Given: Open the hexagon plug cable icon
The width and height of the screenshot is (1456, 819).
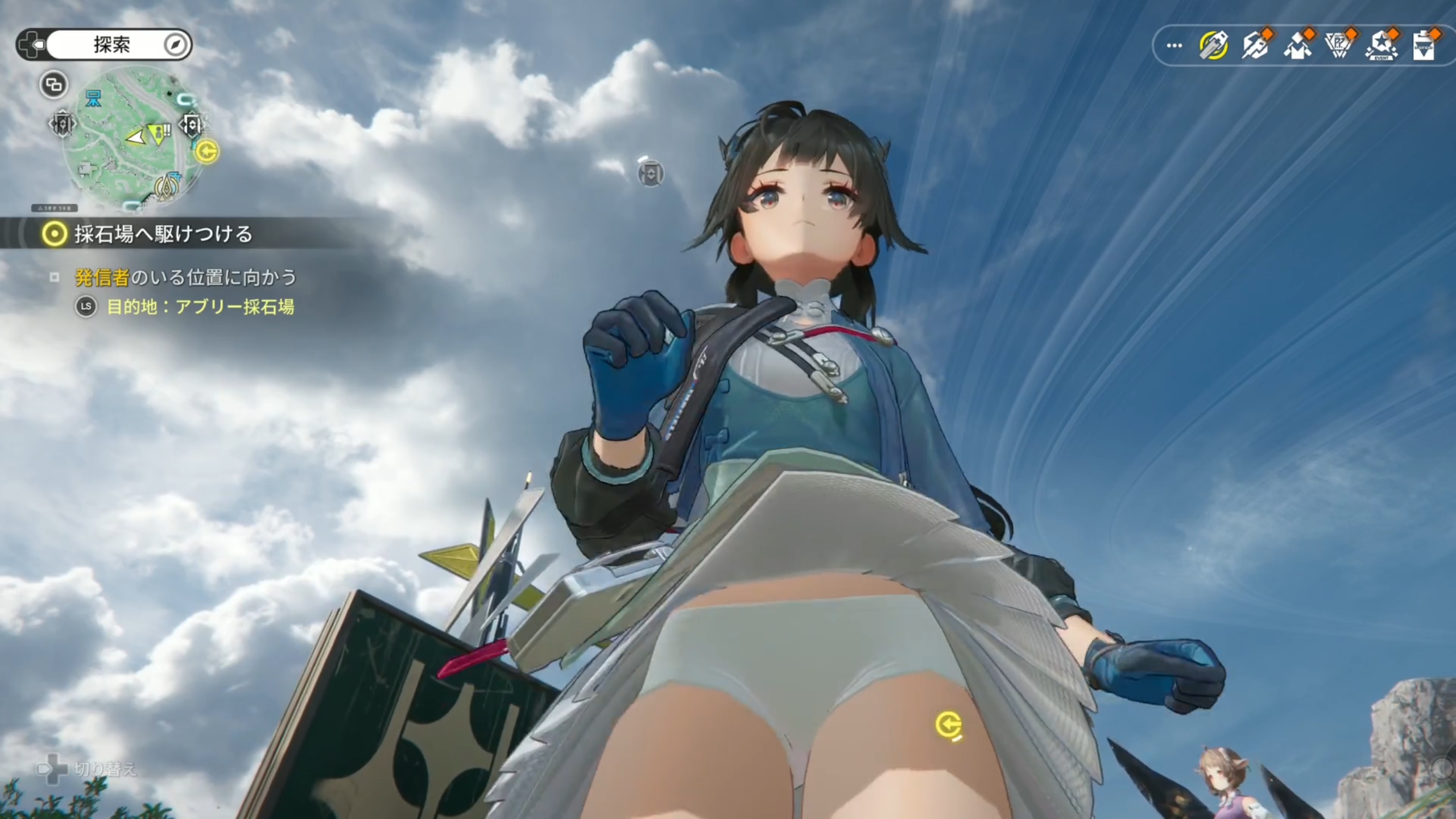Looking at the screenshot, I should (1256, 45).
